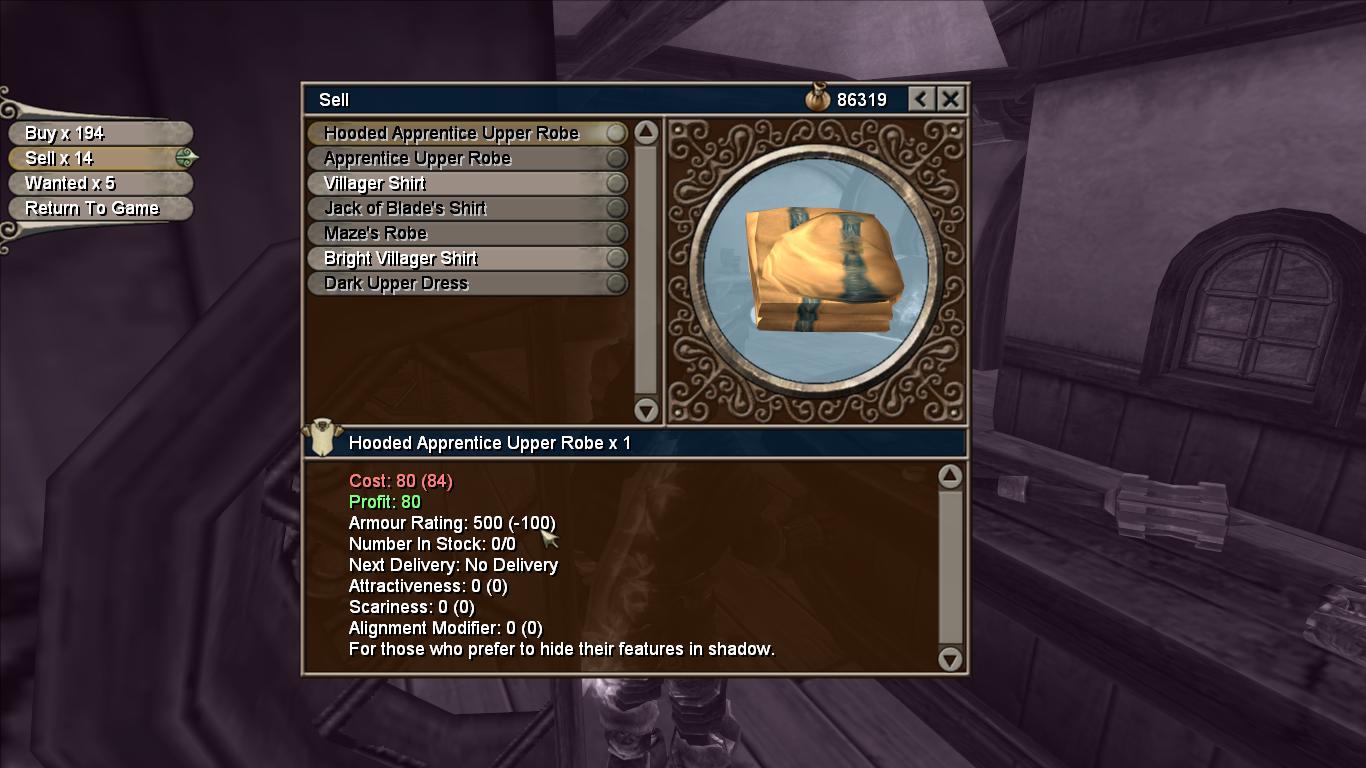Click Return To Game

pyautogui.click(x=98, y=208)
